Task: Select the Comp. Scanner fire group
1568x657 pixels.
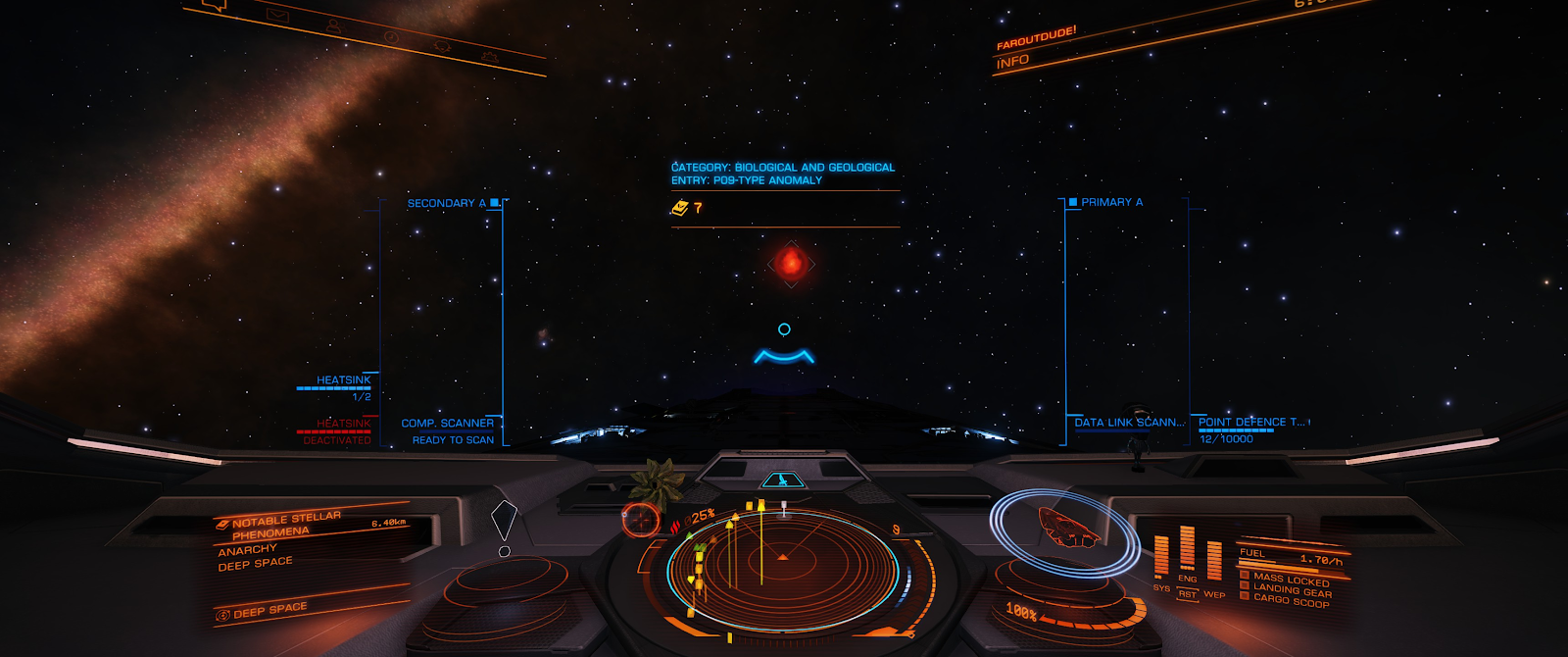Action: tap(448, 424)
